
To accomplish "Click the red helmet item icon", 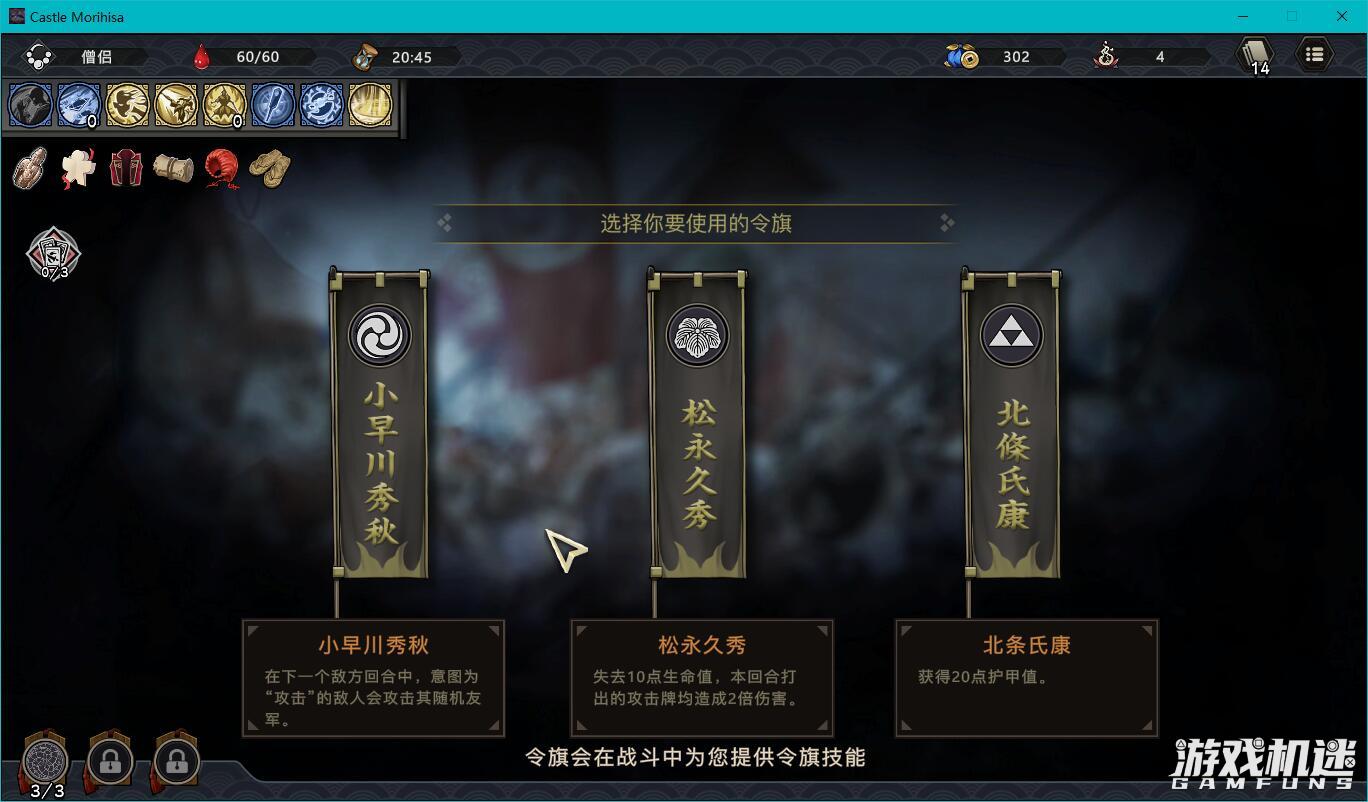I will (x=220, y=167).
